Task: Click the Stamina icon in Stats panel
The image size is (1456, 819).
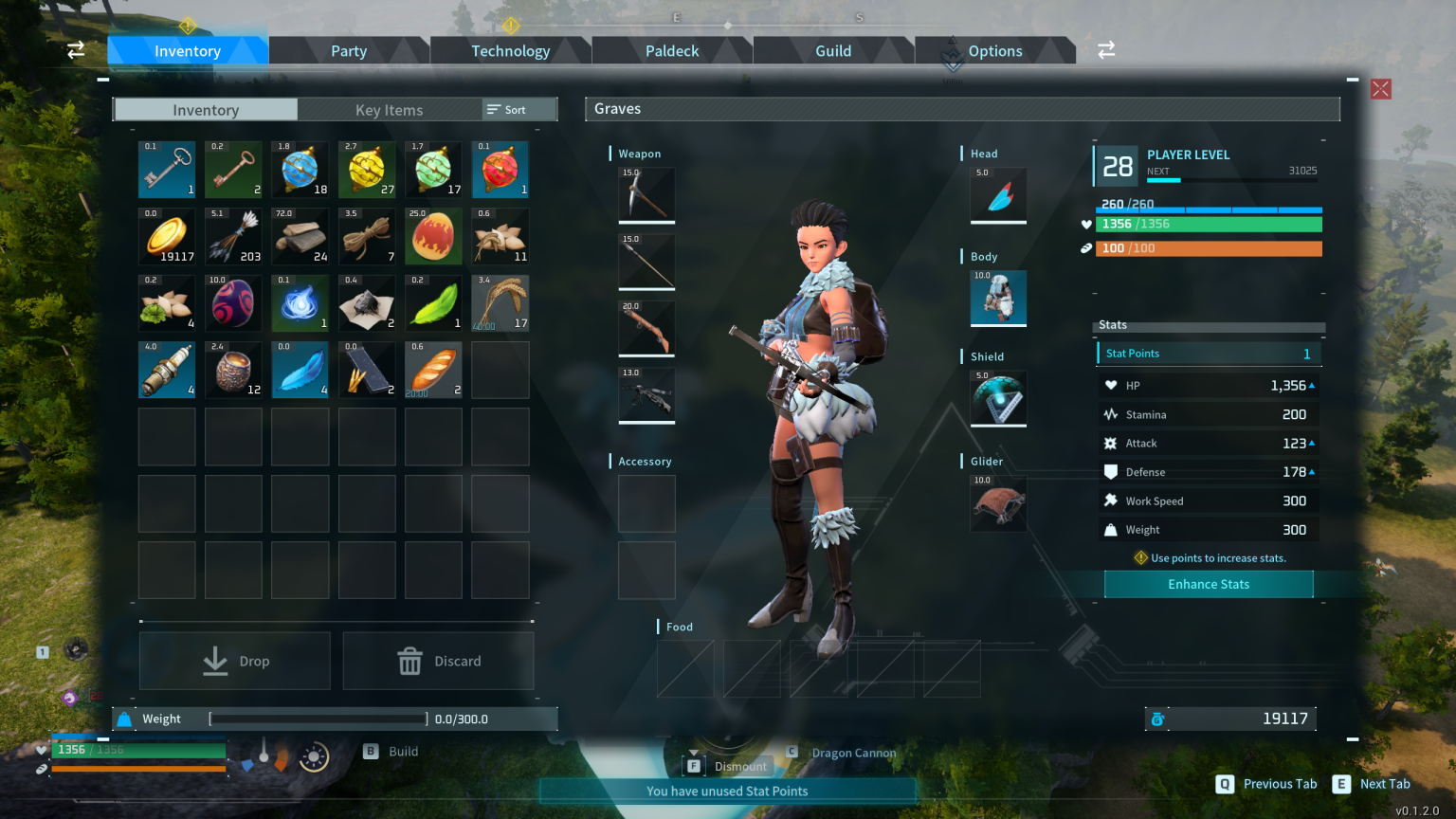Action: [1112, 414]
